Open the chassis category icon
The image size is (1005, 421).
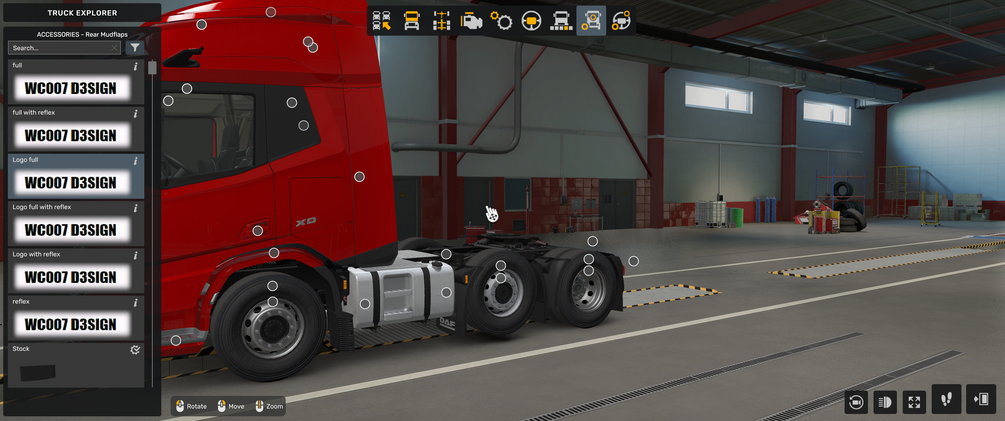[x=441, y=21]
